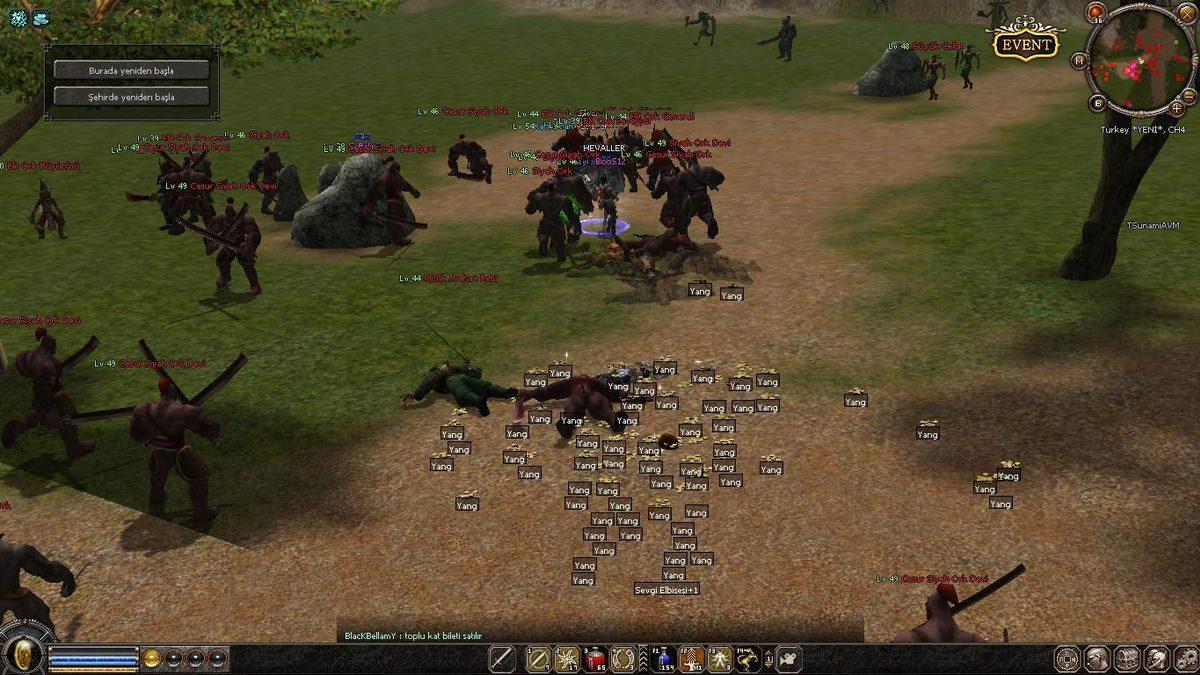Open the large map via M button
Screen dimensions: 1200x675
click(1080, 60)
